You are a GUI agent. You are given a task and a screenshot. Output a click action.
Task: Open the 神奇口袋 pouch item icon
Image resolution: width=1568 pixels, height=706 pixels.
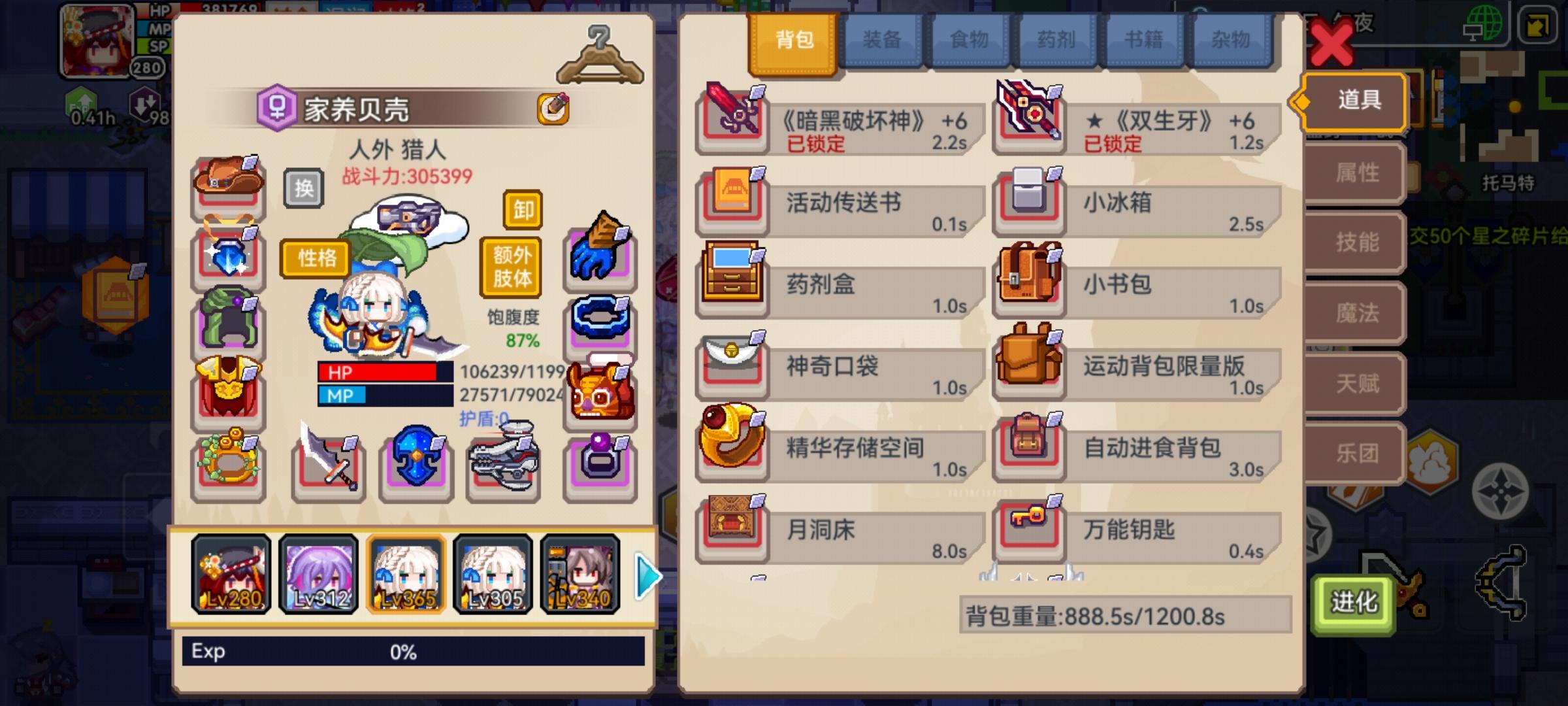pyautogui.click(x=732, y=366)
